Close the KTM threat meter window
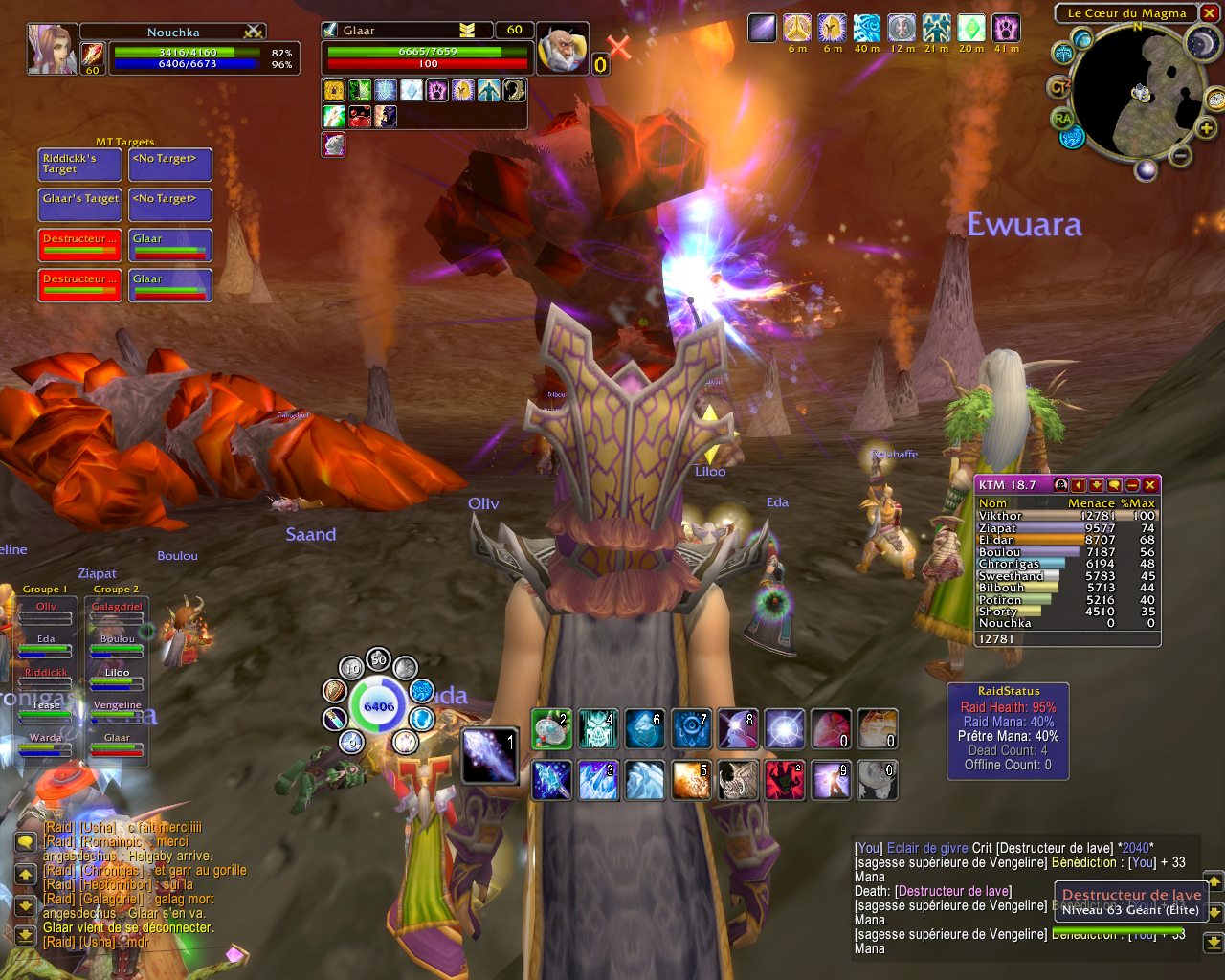 point(1150,485)
